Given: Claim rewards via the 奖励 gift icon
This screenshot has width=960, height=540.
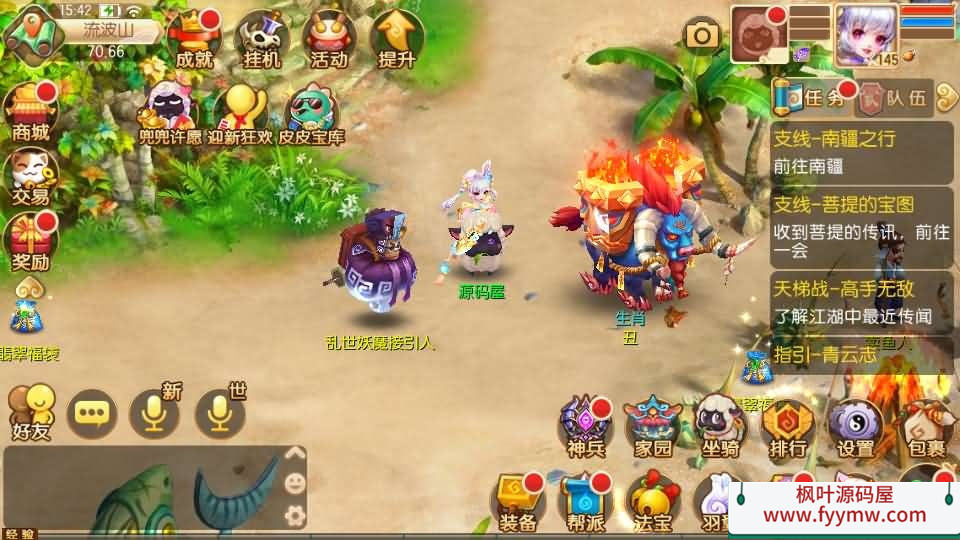Looking at the screenshot, I should [x=30, y=242].
